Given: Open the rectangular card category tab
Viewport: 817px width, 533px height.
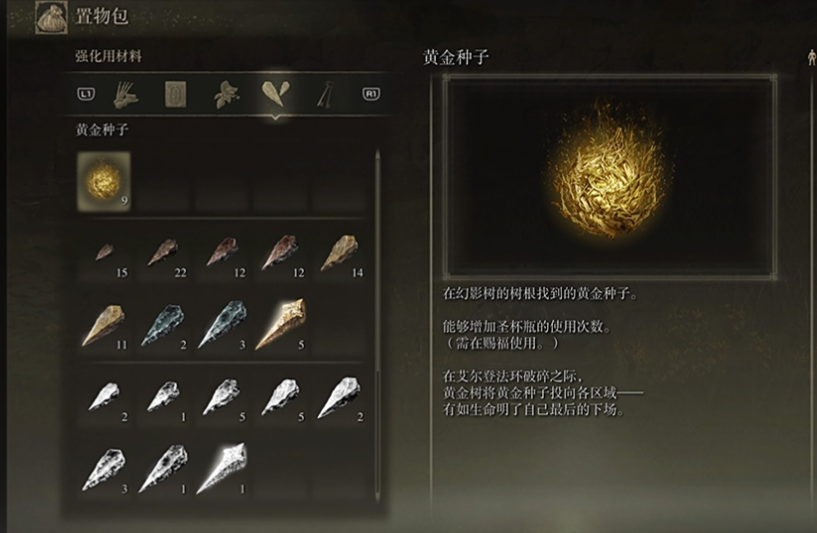Looking at the screenshot, I should pos(175,95).
